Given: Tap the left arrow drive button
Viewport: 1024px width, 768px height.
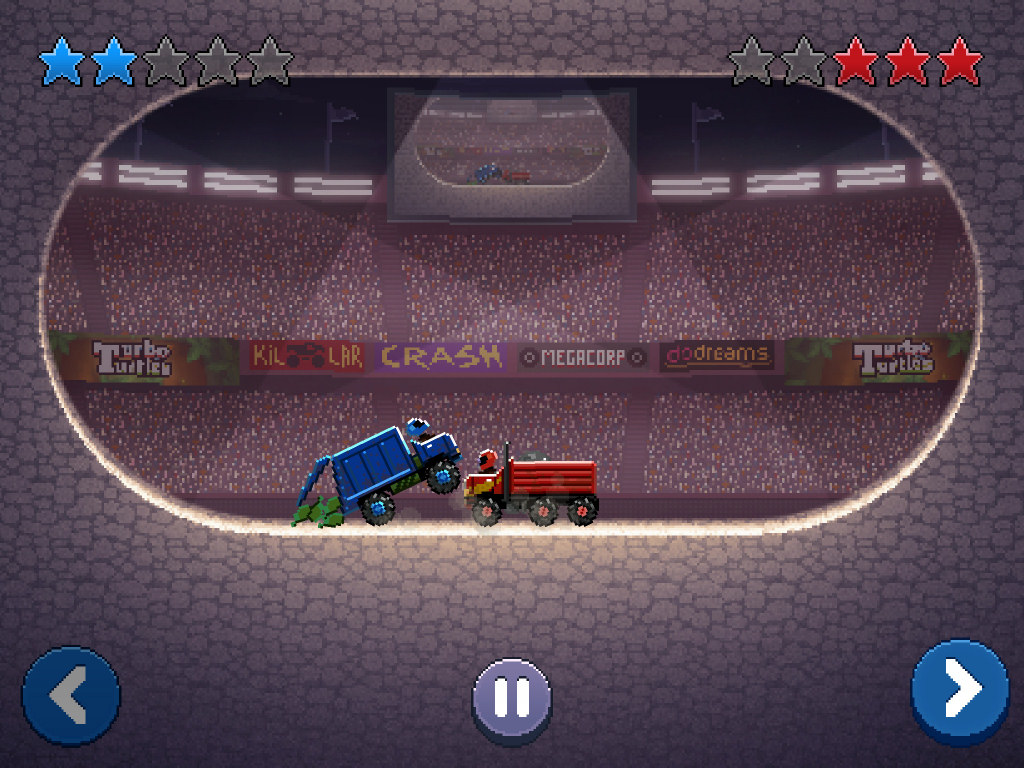Looking at the screenshot, I should coord(71,694).
